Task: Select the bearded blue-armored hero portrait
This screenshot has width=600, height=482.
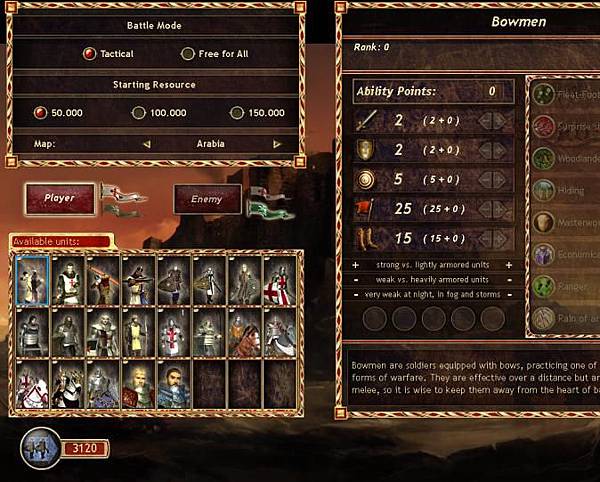Action: 174,384
